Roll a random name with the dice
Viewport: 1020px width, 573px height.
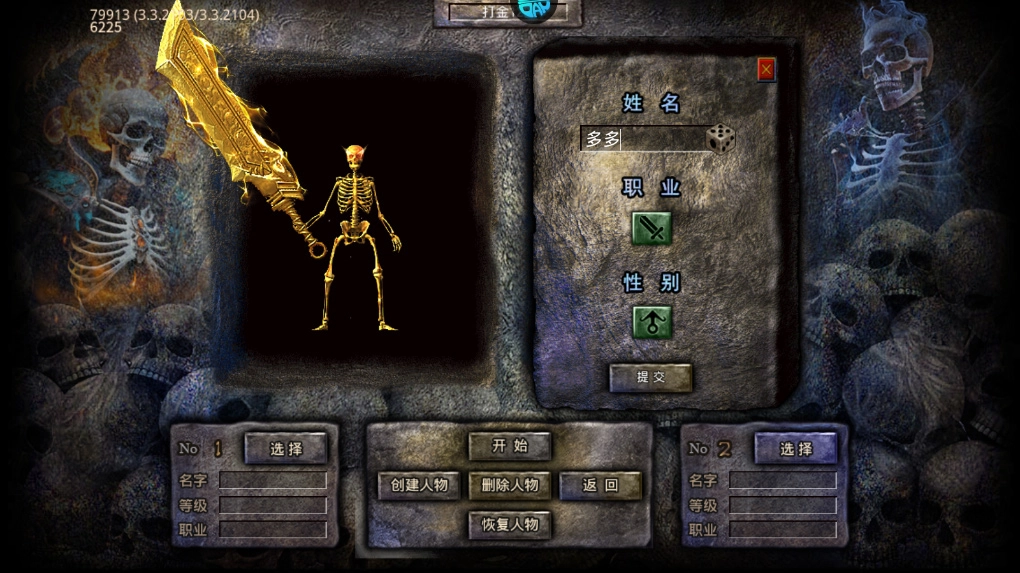coord(721,139)
